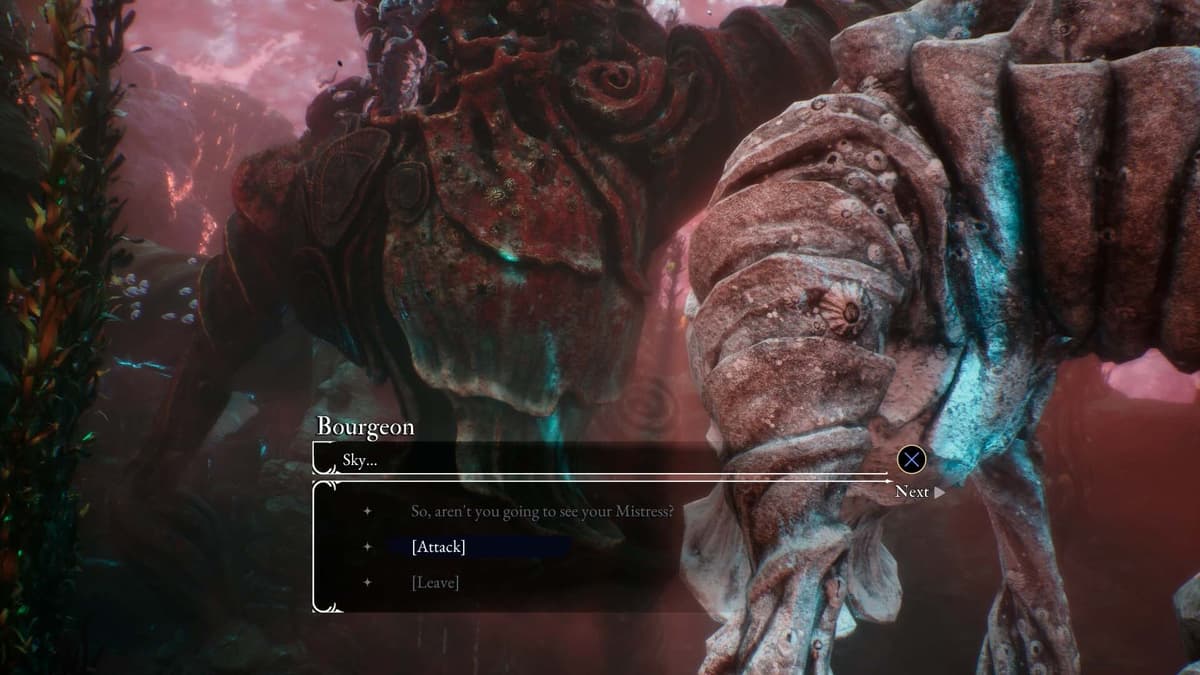Select the [Leave] dialogue option
Viewport: 1200px width, 675px height.
pos(435,582)
